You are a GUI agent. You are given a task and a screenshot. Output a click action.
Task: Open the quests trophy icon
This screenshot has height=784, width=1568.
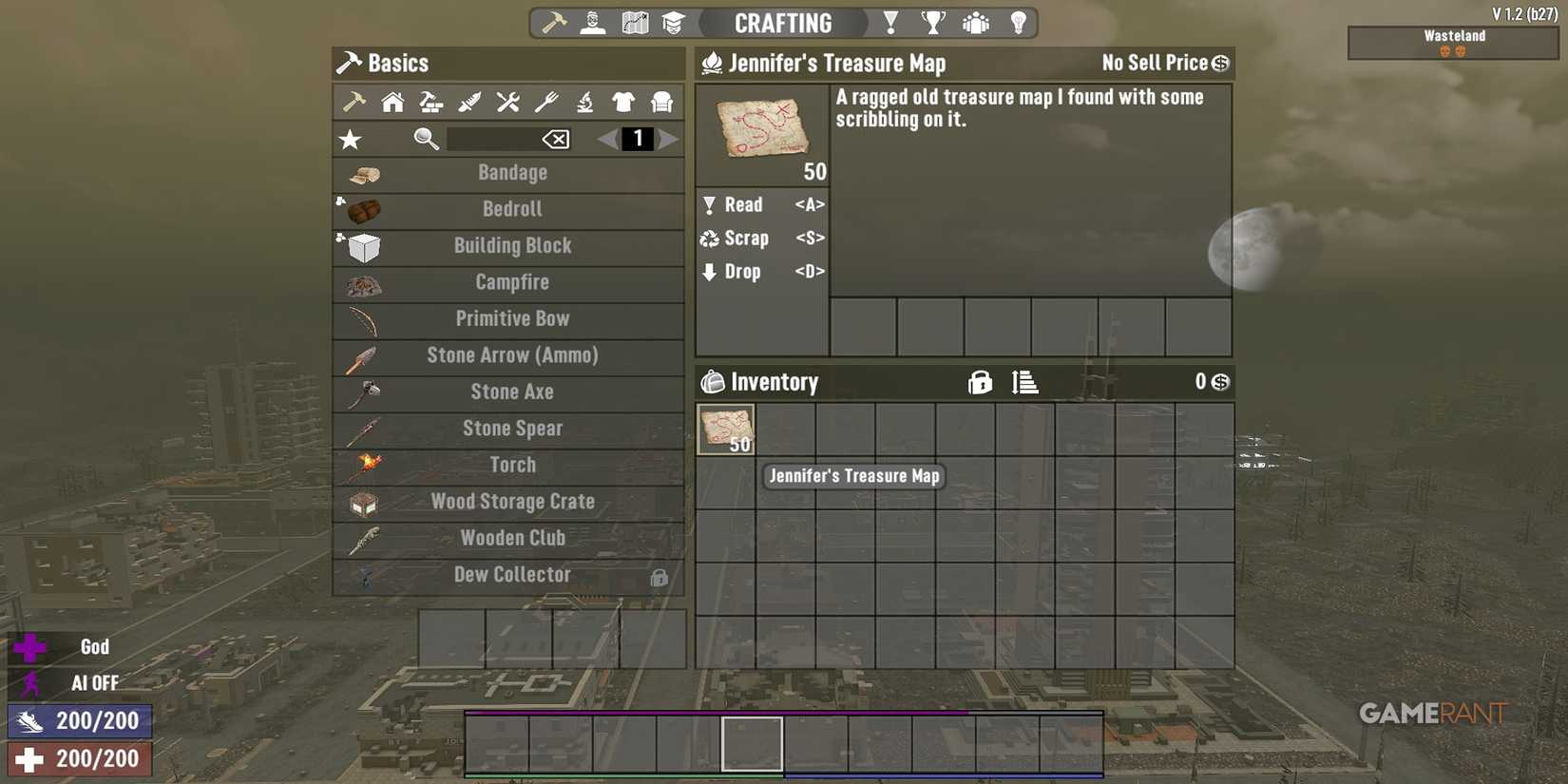932,22
